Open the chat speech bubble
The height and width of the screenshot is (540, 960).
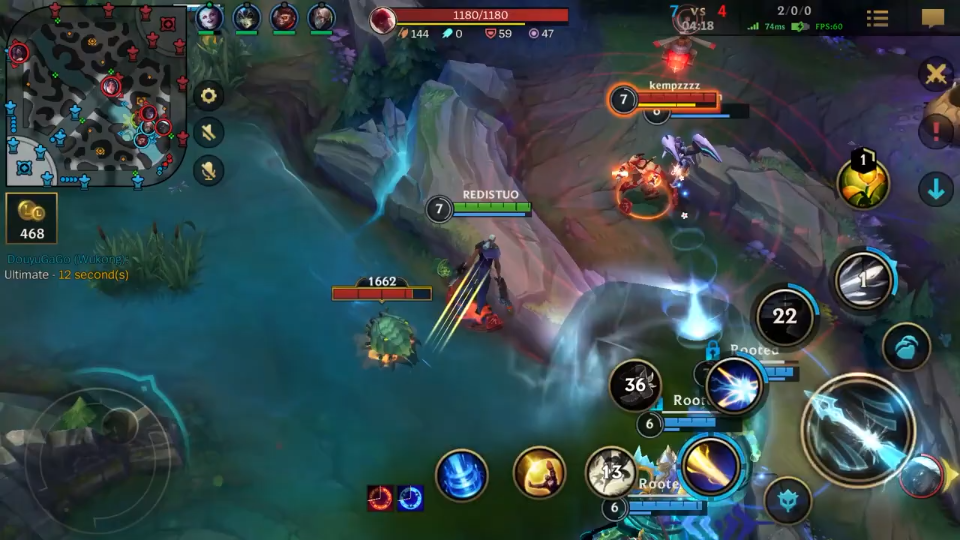pyautogui.click(x=932, y=18)
